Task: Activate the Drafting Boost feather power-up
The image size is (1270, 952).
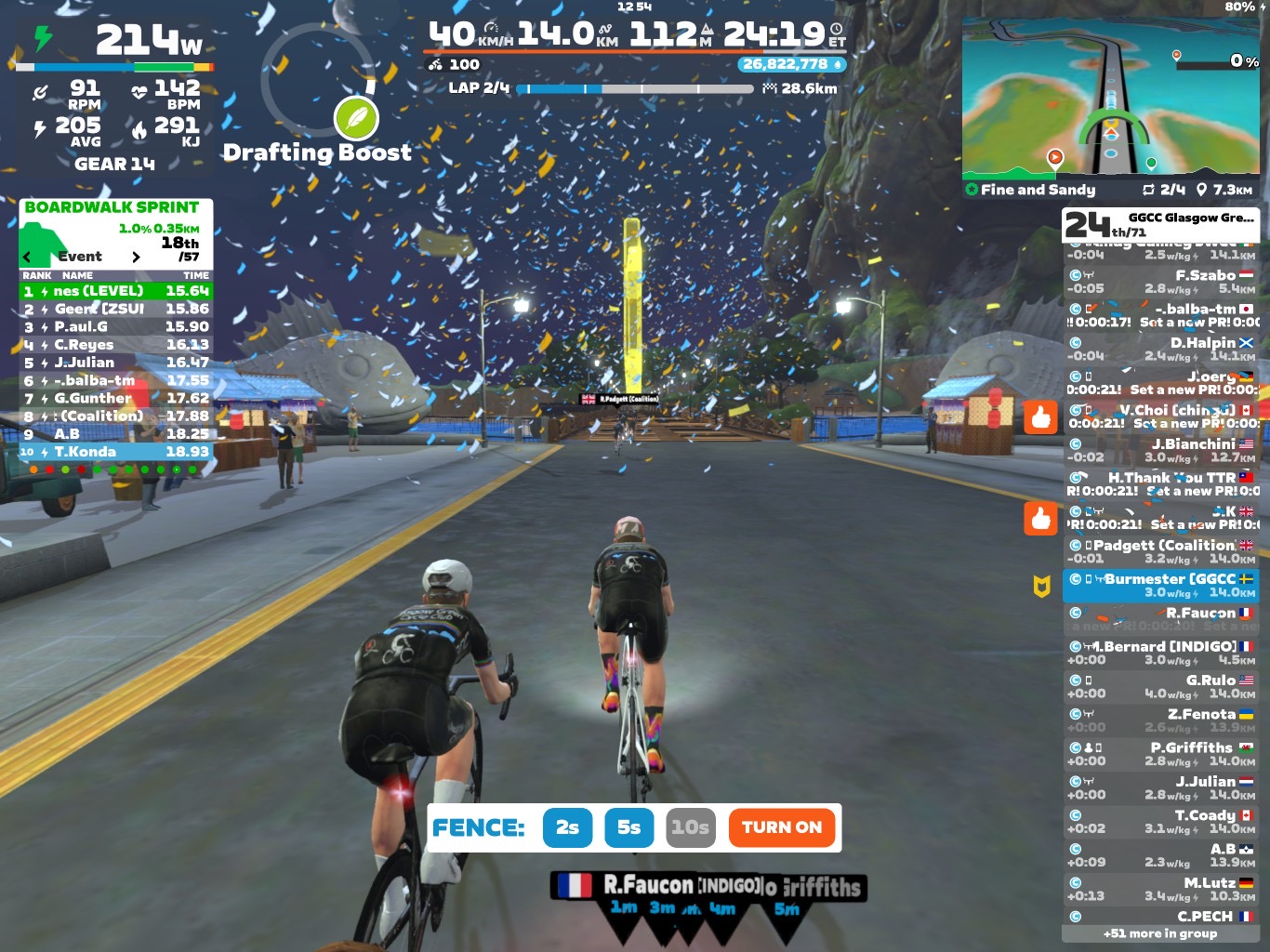Action: pyautogui.click(x=356, y=118)
